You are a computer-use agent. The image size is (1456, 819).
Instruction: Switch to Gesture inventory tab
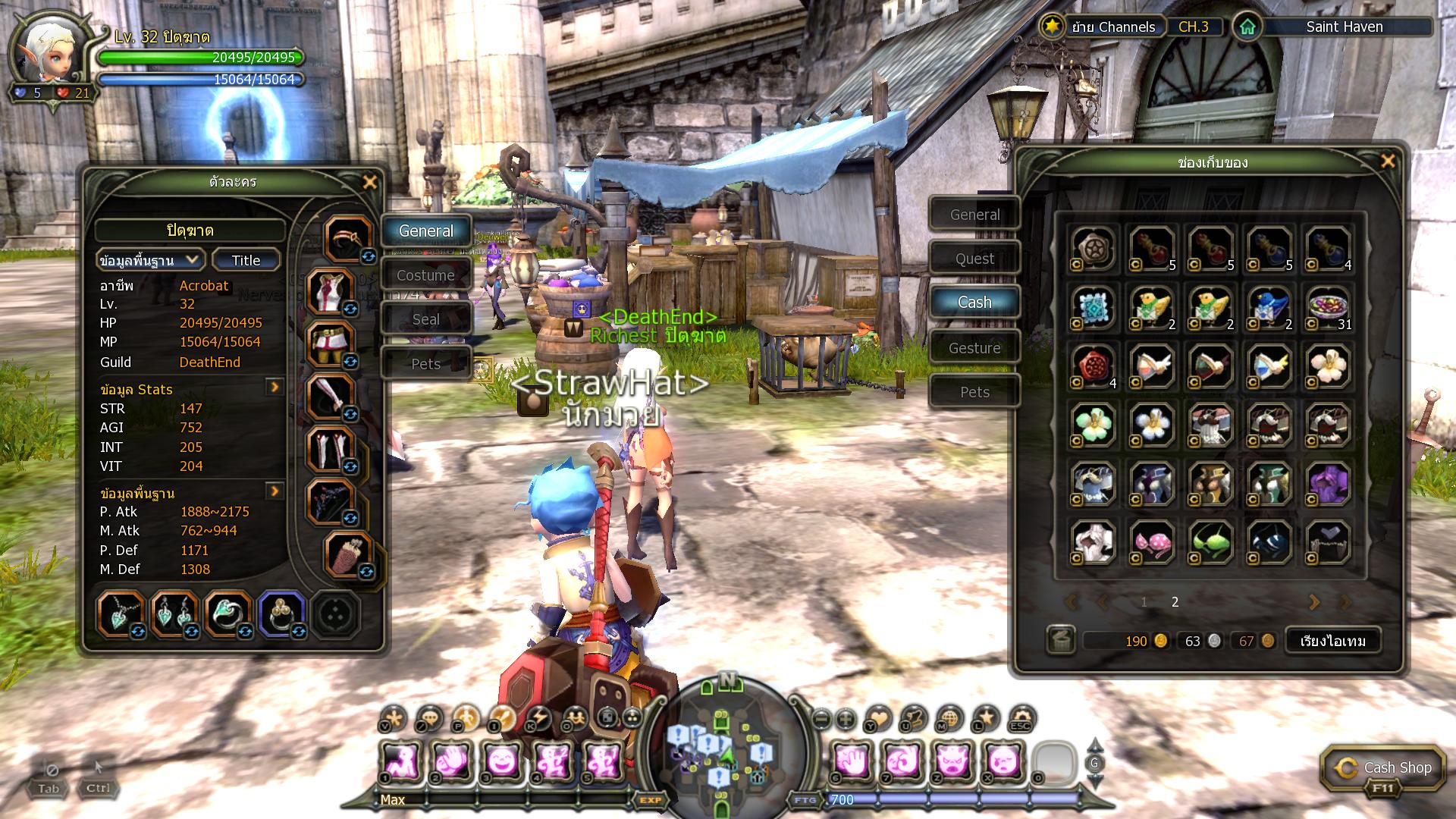pyautogui.click(x=974, y=348)
